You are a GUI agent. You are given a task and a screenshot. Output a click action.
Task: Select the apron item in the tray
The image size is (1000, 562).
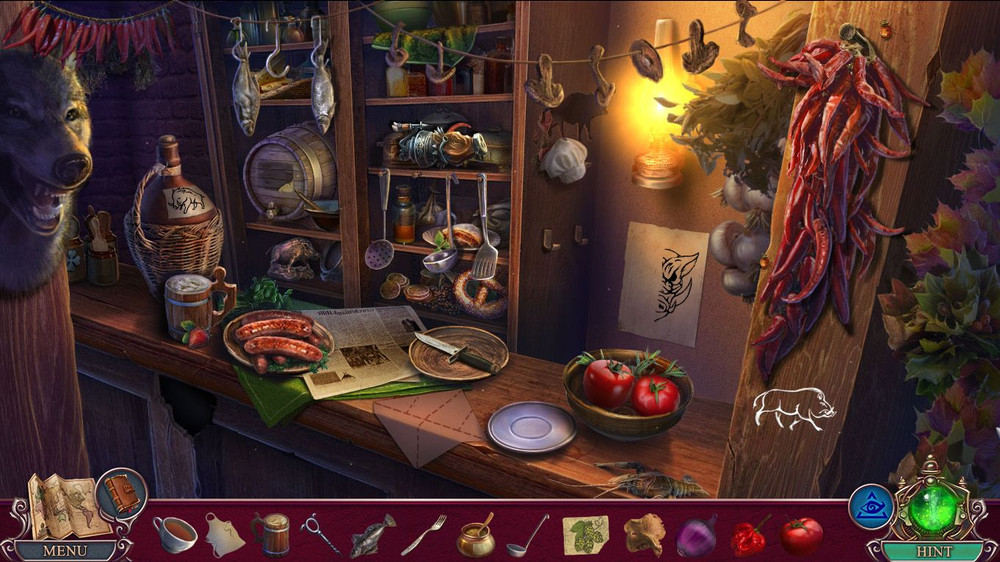pos(225,535)
